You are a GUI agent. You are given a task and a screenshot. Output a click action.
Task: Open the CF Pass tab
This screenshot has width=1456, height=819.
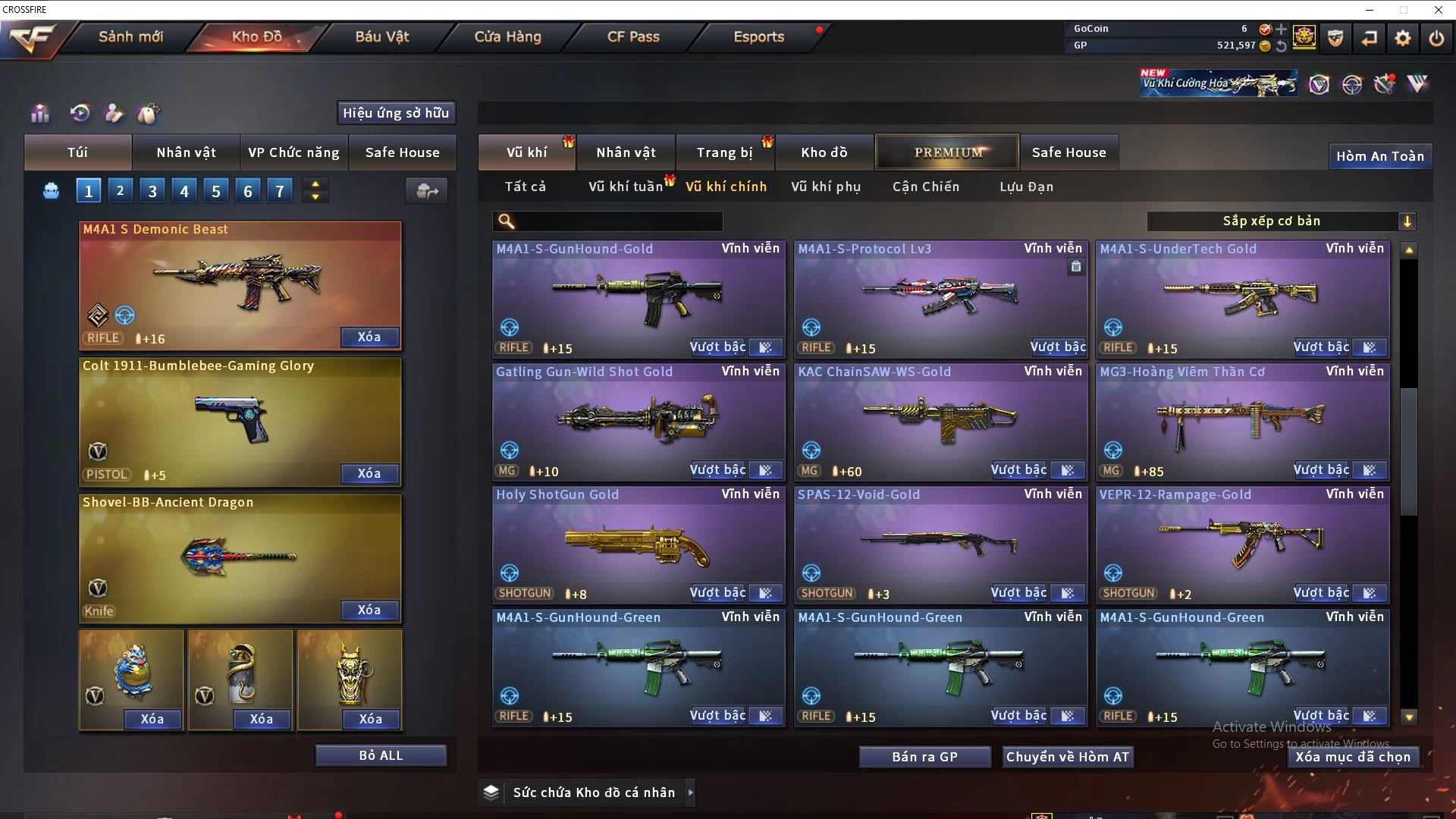pyautogui.click(x=633, y=36)
